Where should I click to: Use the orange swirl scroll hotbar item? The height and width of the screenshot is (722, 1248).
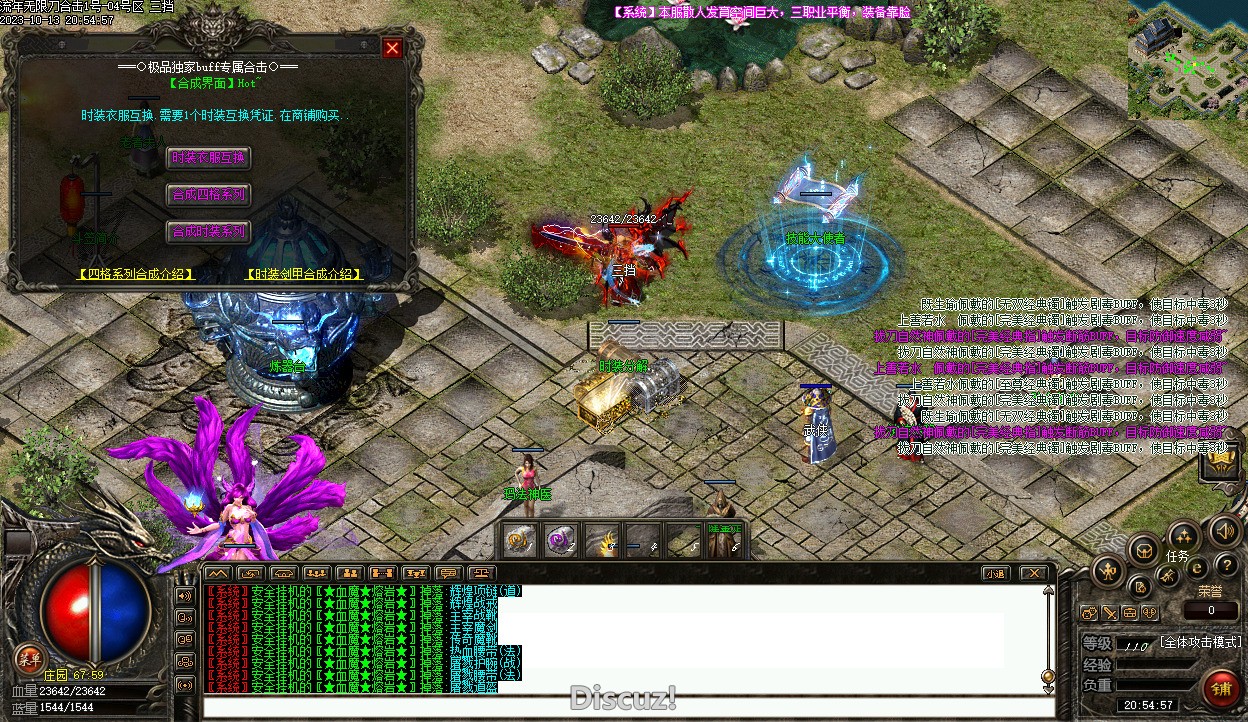pos(519,541)
